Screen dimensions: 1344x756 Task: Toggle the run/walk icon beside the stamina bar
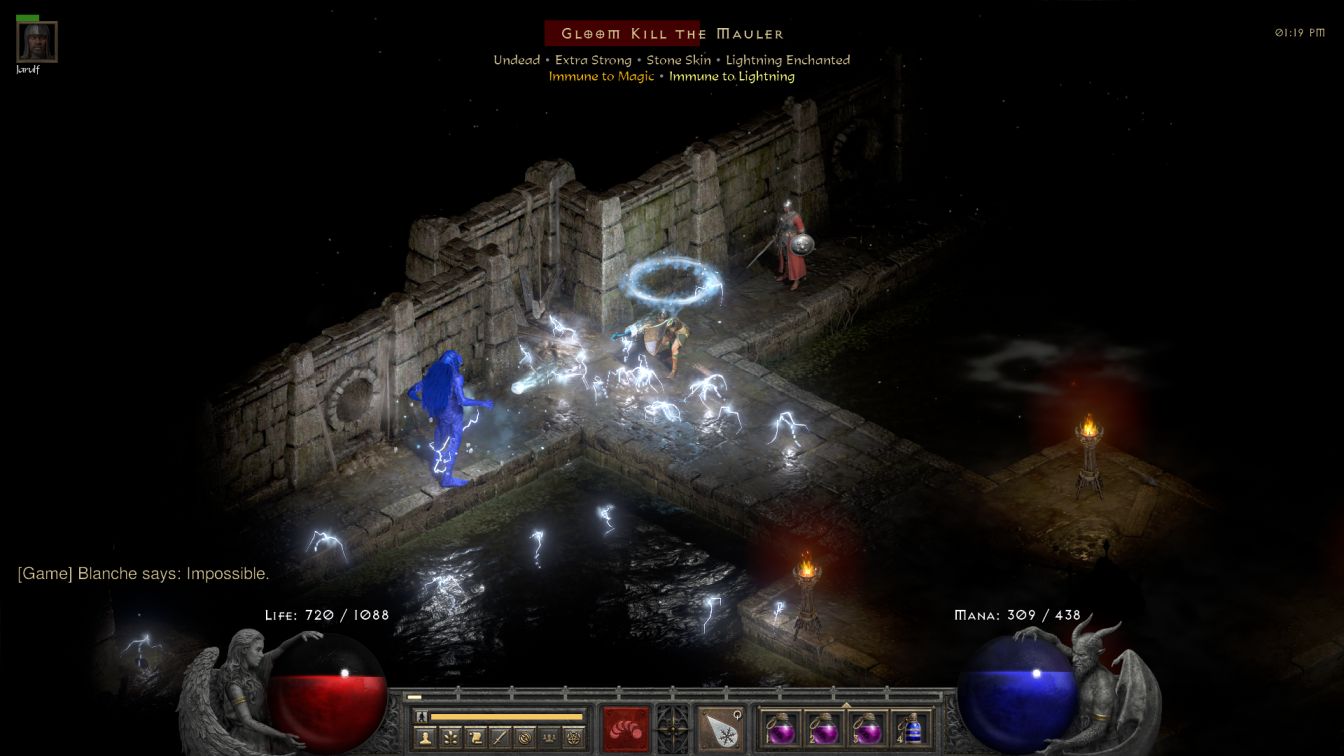422,716
